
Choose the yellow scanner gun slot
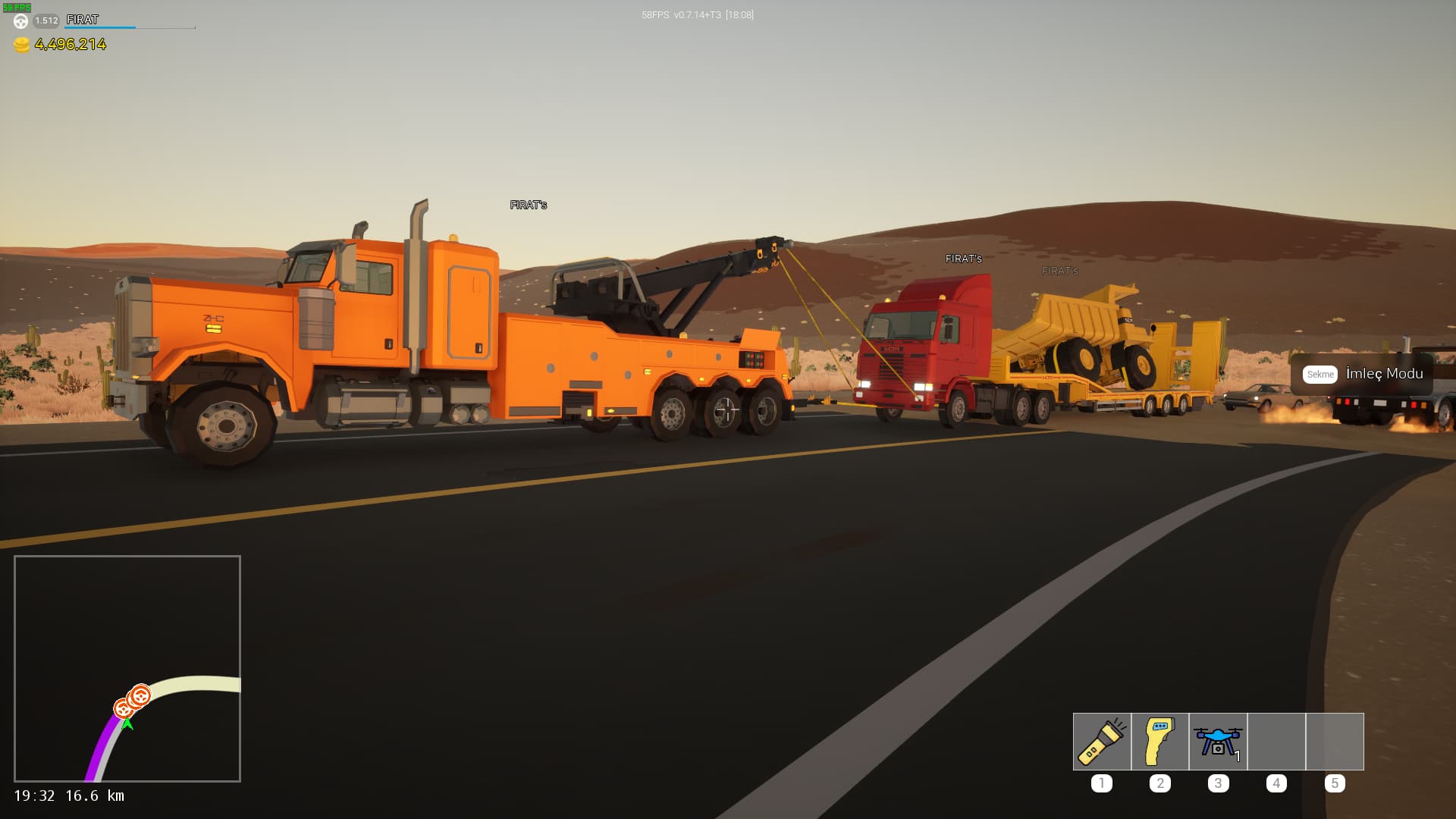tap(1159, 742)
